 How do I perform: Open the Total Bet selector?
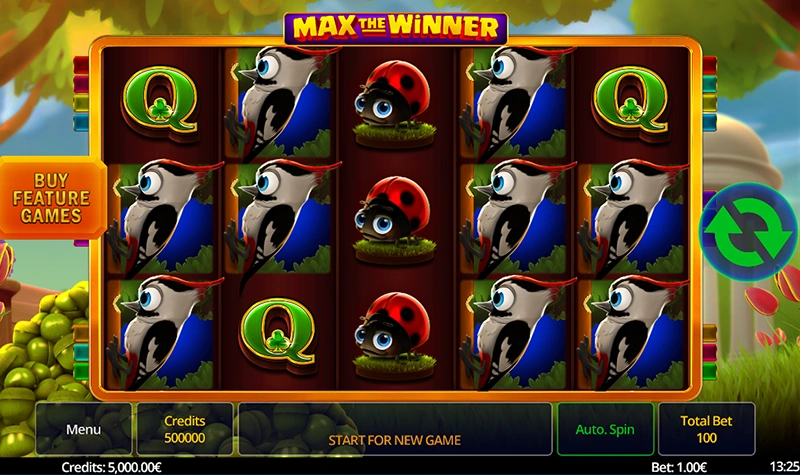click(707, 429)
